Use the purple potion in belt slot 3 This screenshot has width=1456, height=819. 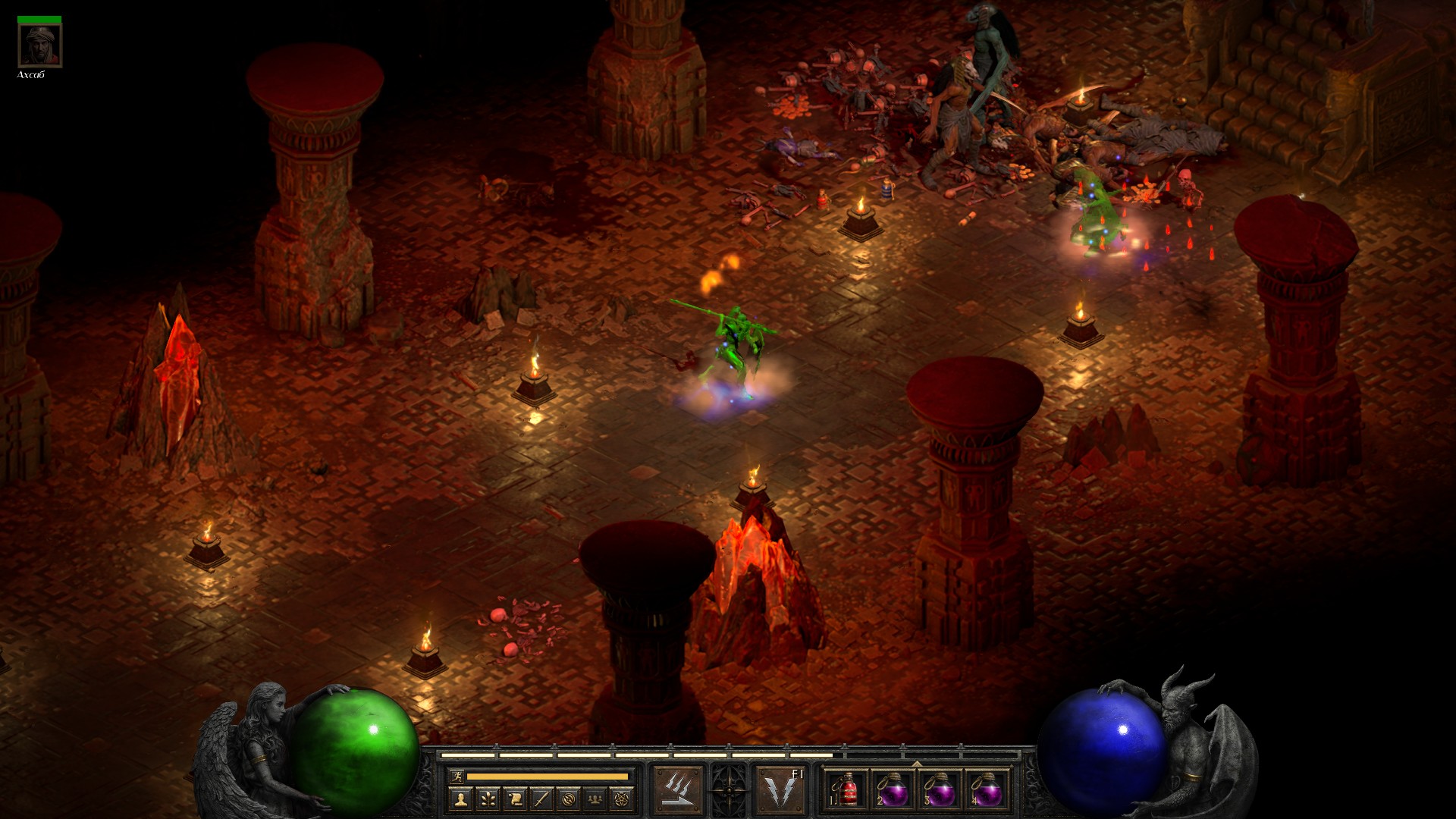pyautogui.click(x=940, y=789)
